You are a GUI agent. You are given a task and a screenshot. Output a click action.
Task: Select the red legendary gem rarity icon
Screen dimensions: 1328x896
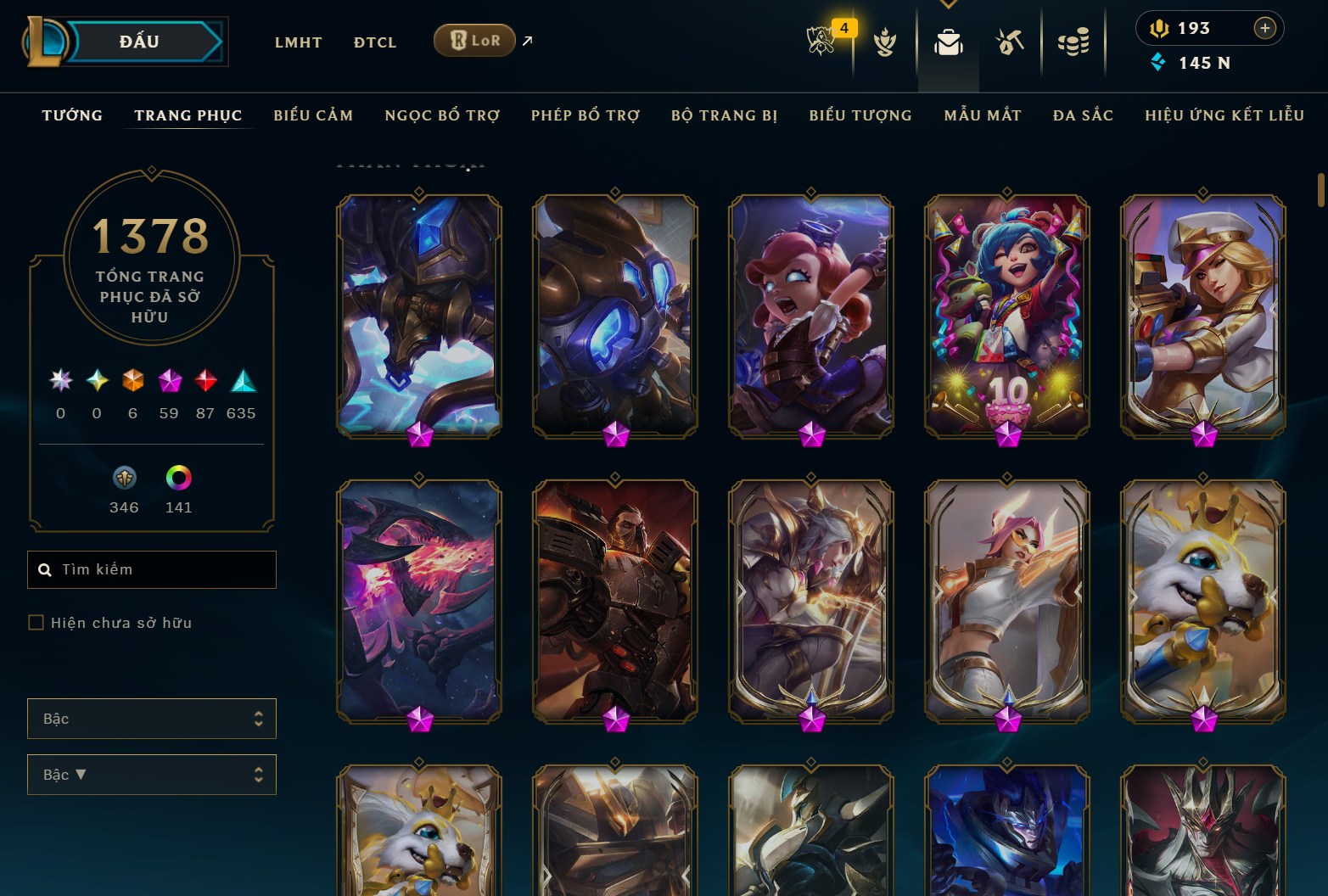pos(205,382)
